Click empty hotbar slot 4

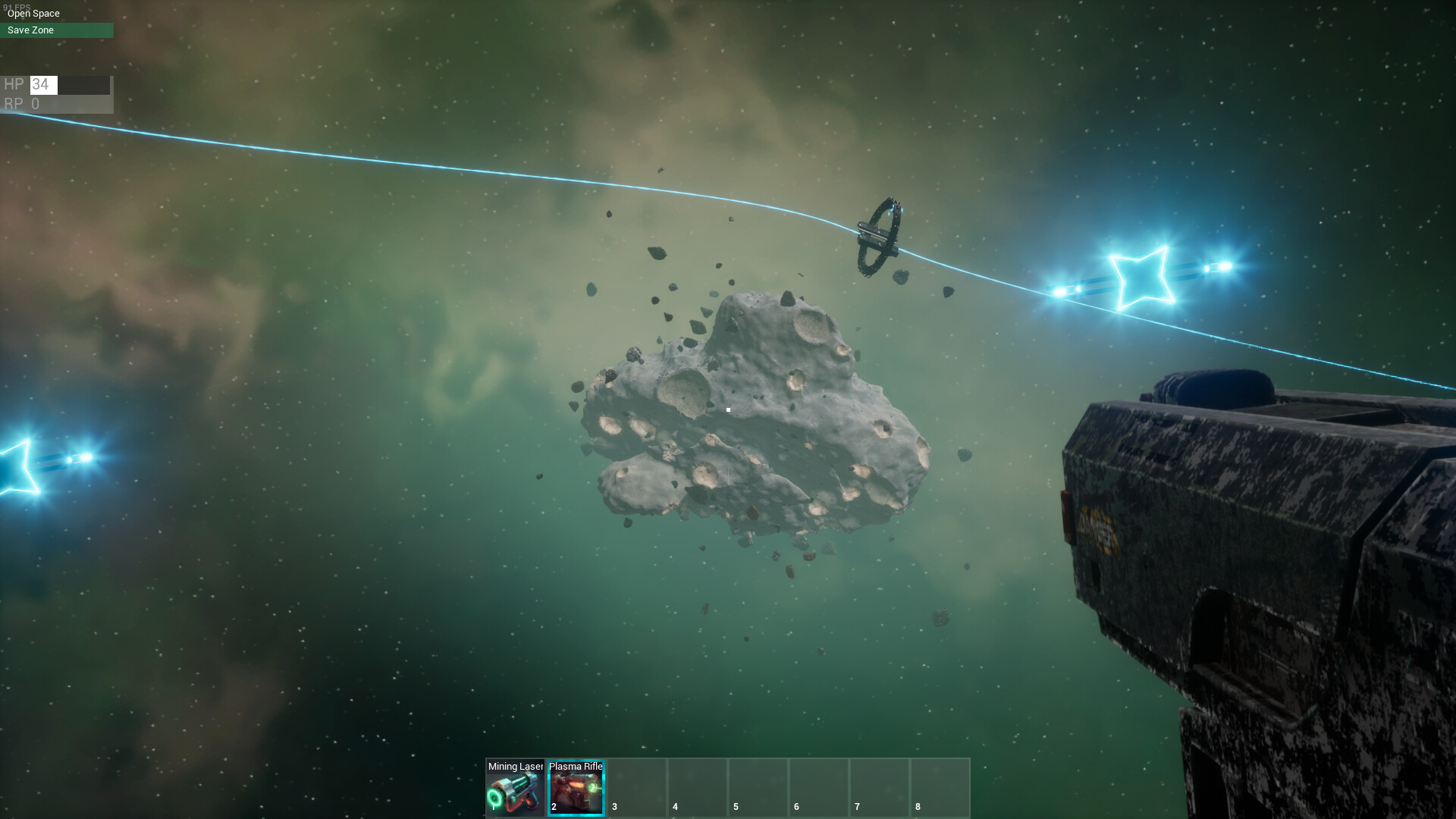coord(697,787)
